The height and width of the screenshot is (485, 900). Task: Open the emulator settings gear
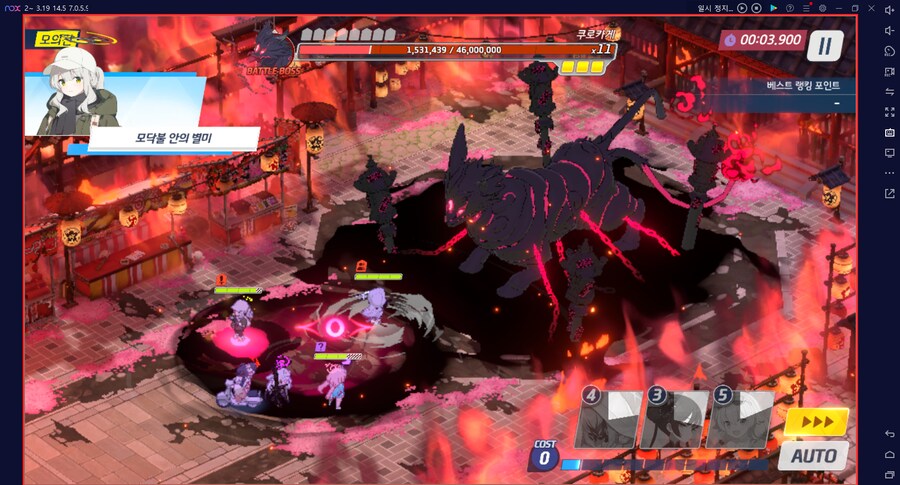pos(821,8)
